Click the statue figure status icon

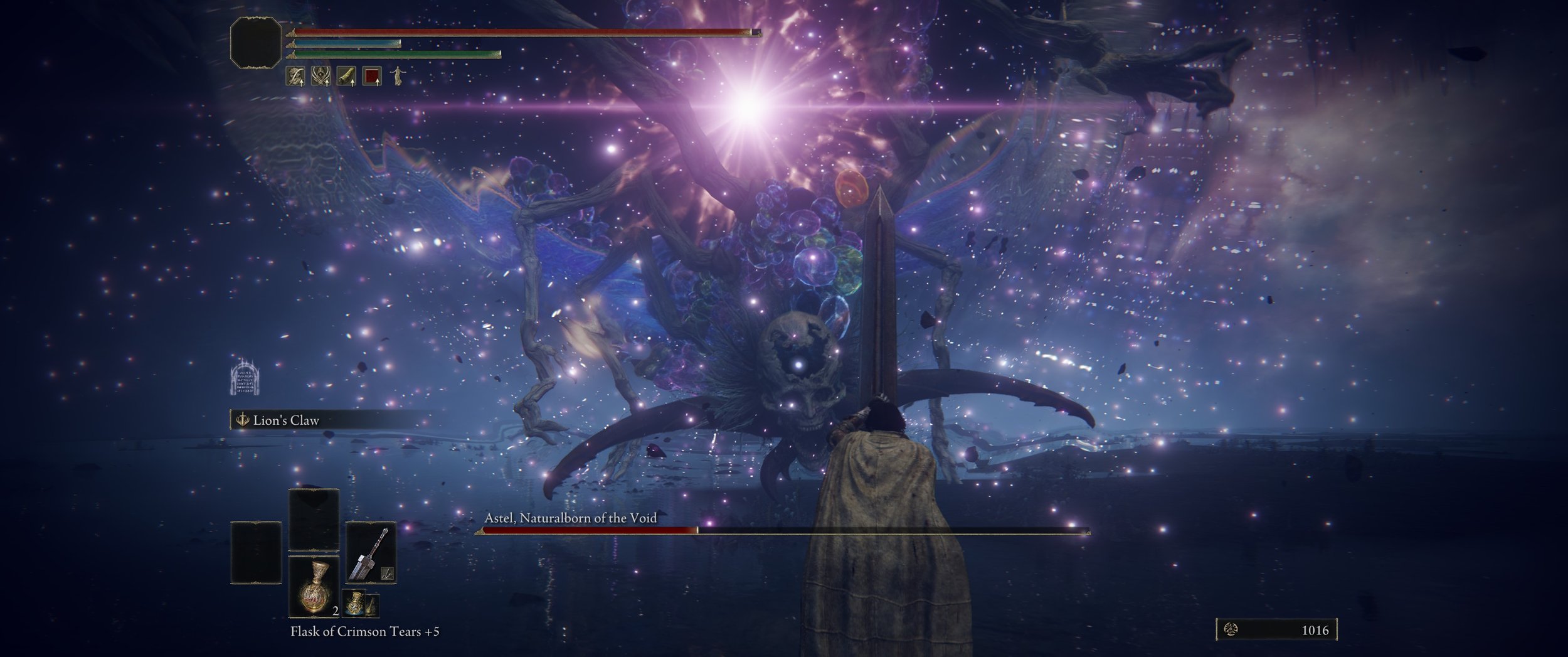coord(396,77)
